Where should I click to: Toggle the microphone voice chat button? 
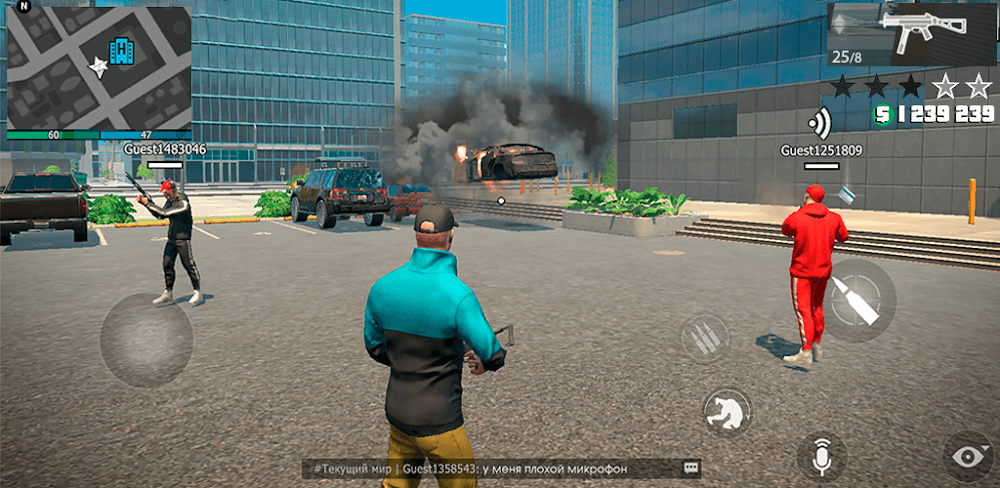coord(822,456)
